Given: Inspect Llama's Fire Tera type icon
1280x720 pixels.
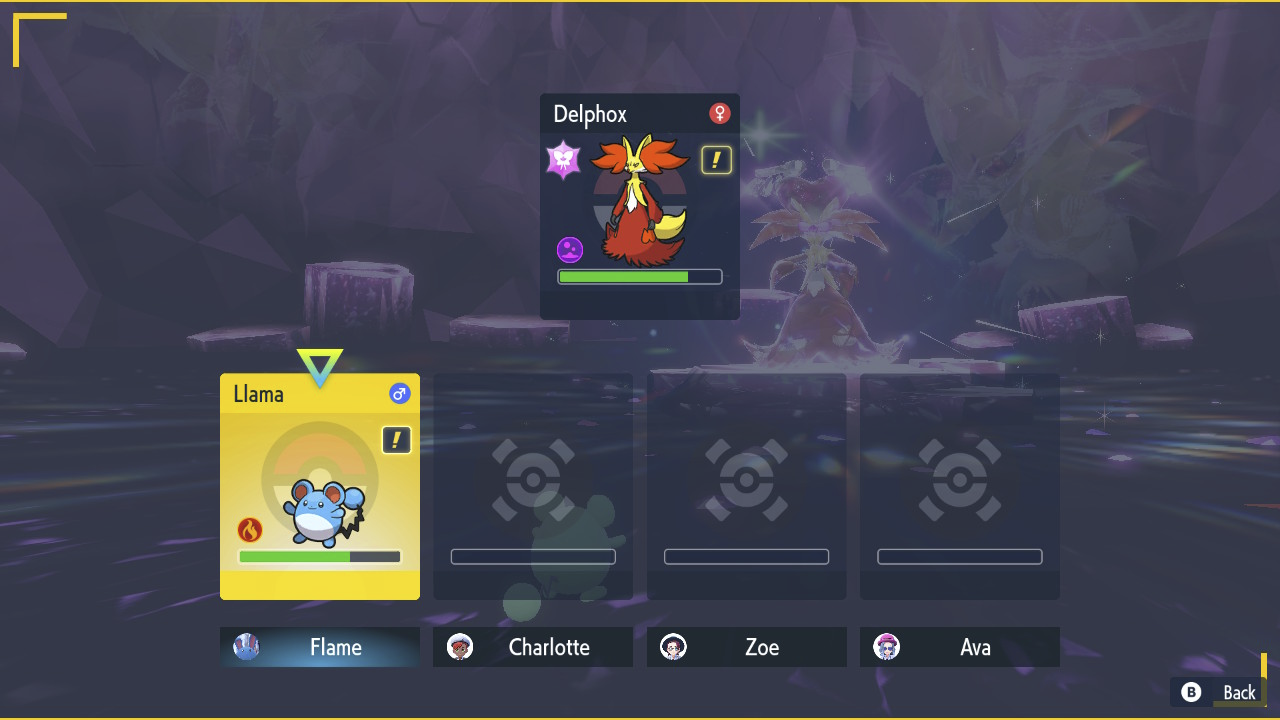Looking at the screenshot, I should 250,530.
